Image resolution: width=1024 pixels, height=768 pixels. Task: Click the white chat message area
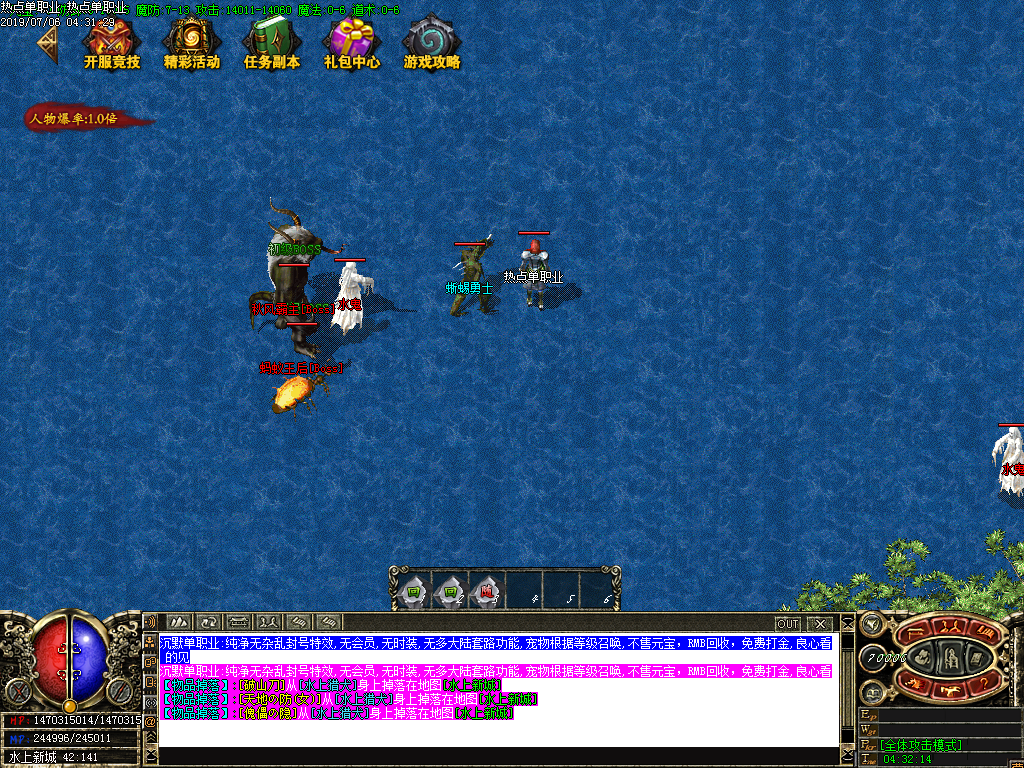(x=500, y=732)
